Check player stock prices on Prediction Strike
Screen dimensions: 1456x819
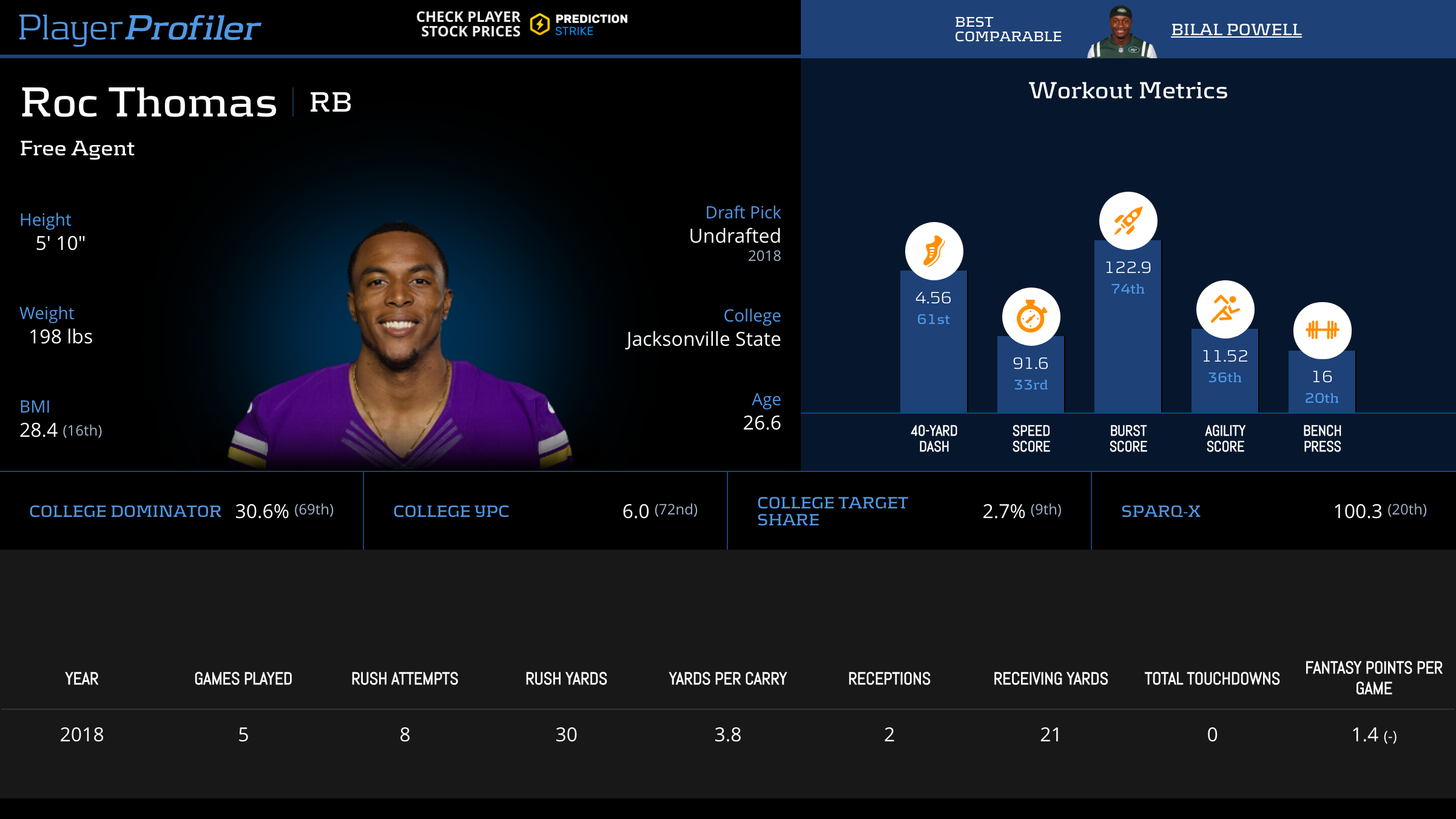pos(522,24)
